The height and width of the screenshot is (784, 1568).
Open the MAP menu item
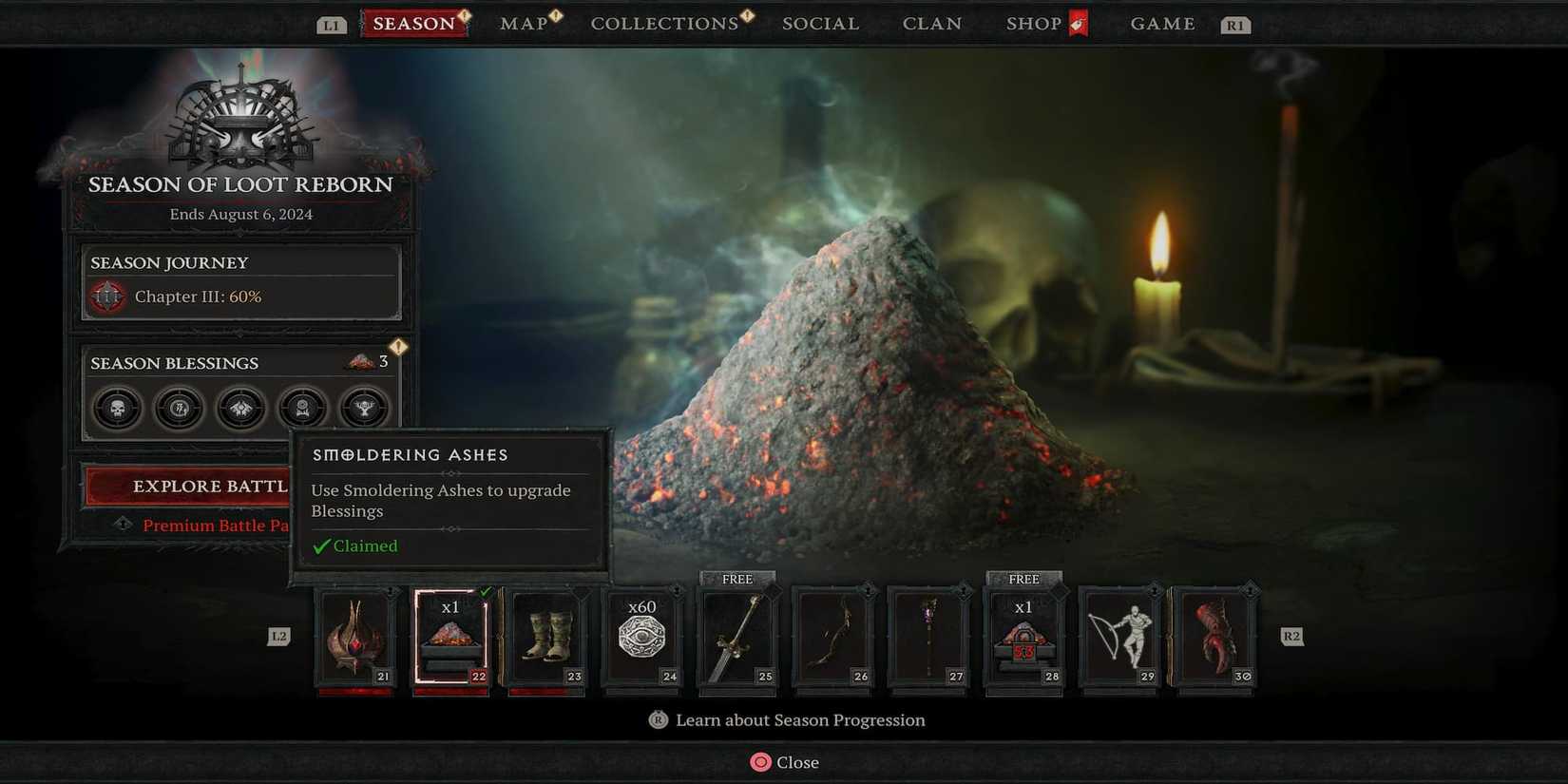(524, 23)
